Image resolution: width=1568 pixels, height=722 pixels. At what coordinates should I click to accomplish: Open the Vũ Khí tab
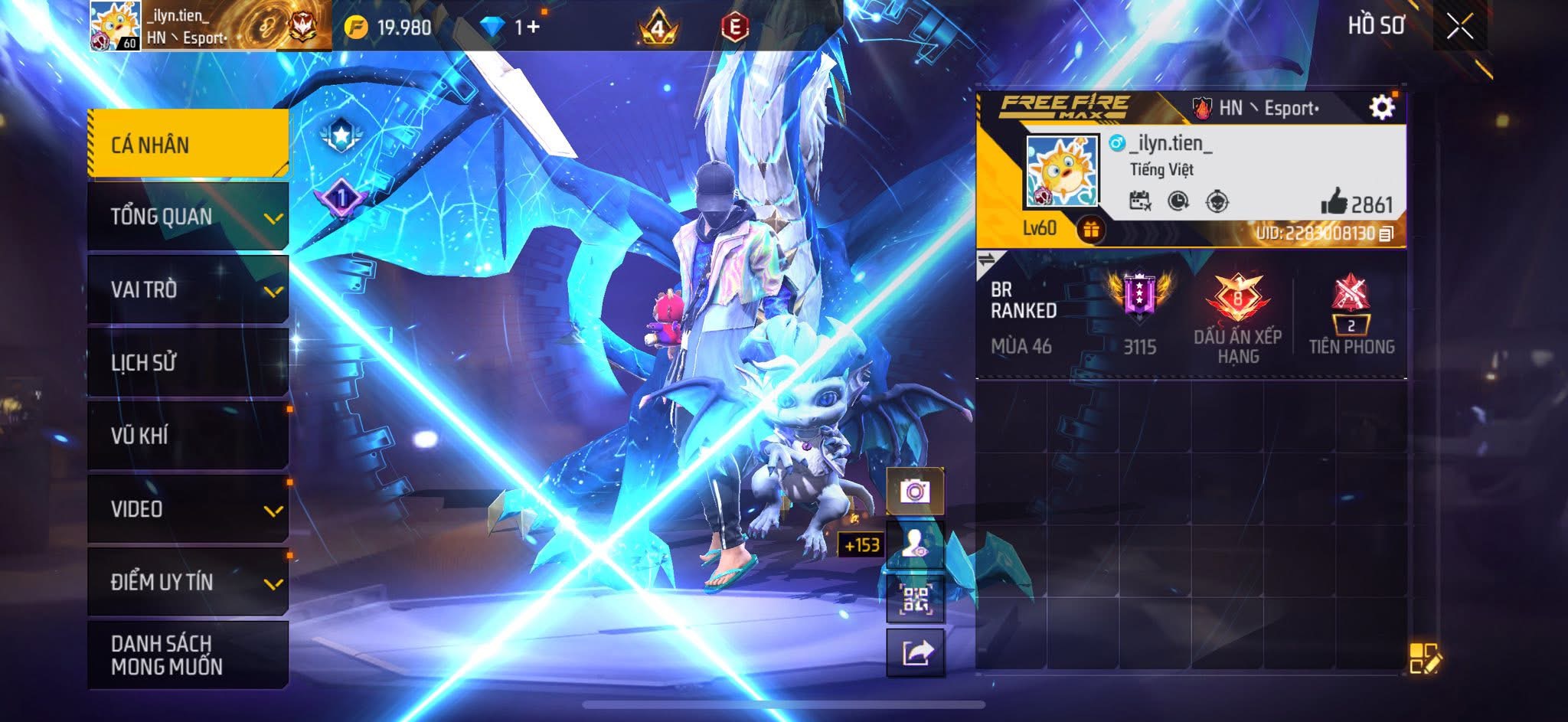coord(188,436)
